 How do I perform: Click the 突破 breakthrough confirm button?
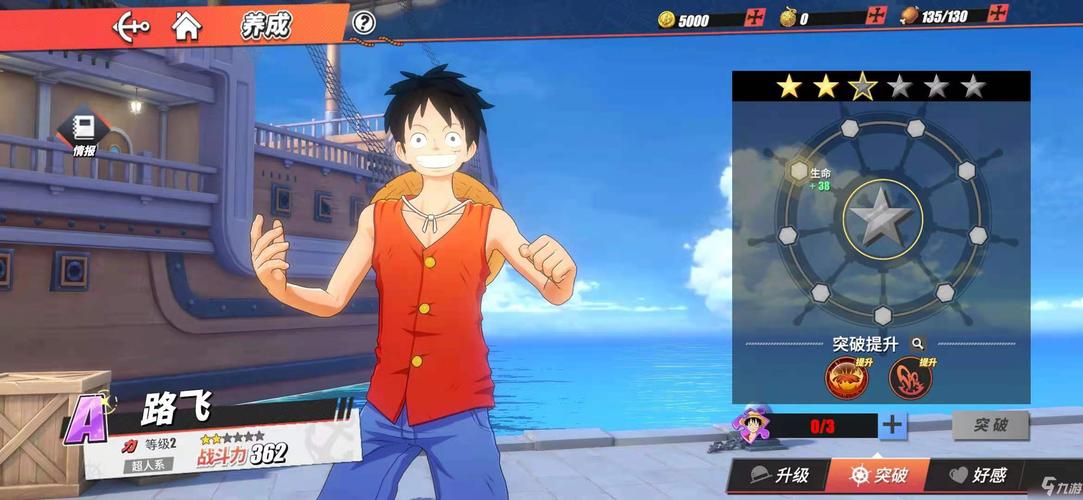point(990,425)
